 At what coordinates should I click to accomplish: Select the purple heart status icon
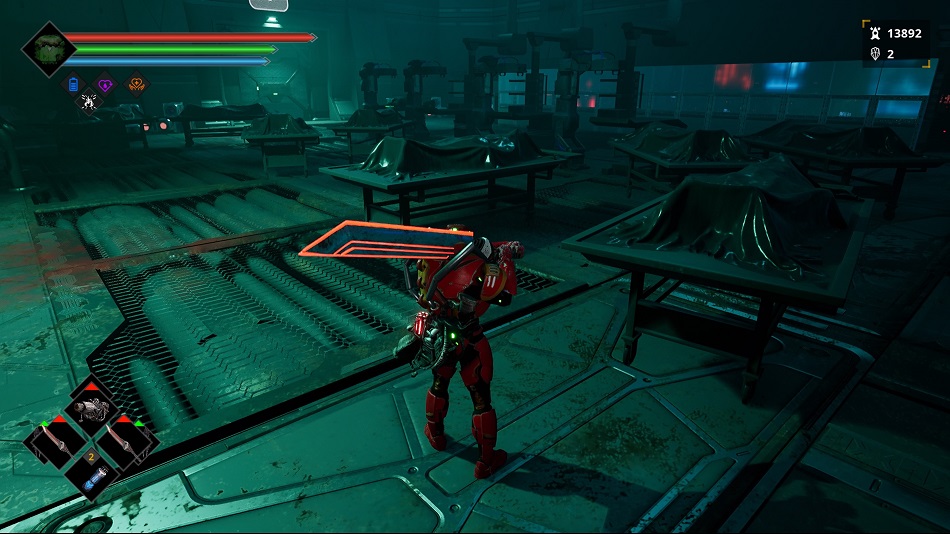[105, 85]
